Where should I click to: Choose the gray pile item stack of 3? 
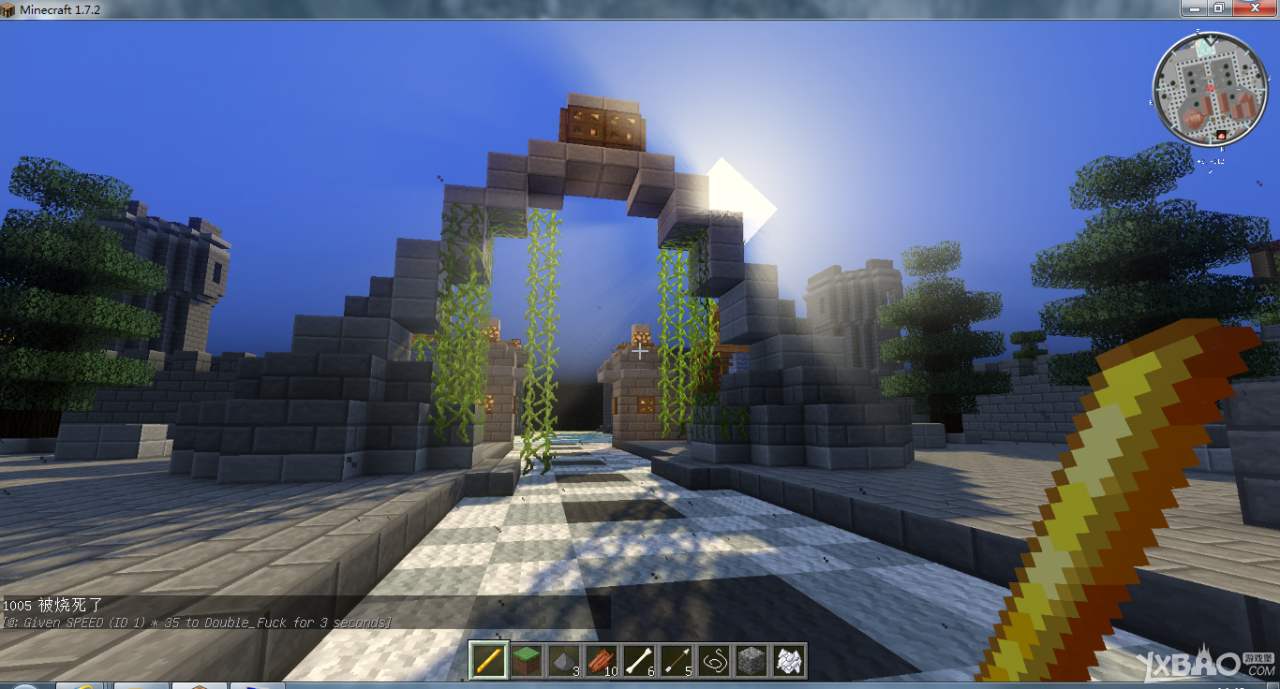564,660
